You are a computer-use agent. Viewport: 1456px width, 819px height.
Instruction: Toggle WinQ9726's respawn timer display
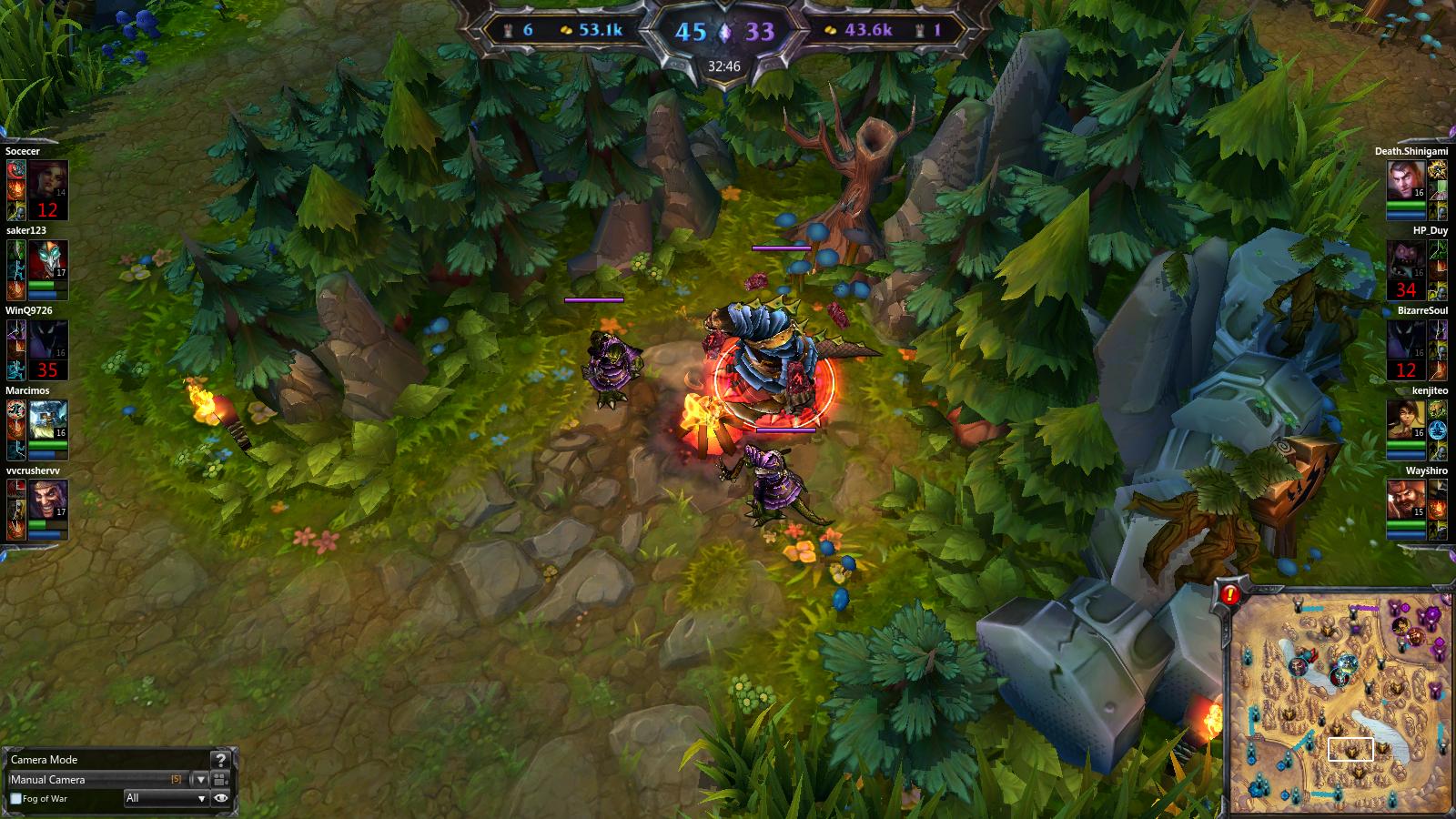tap(47, 369)
